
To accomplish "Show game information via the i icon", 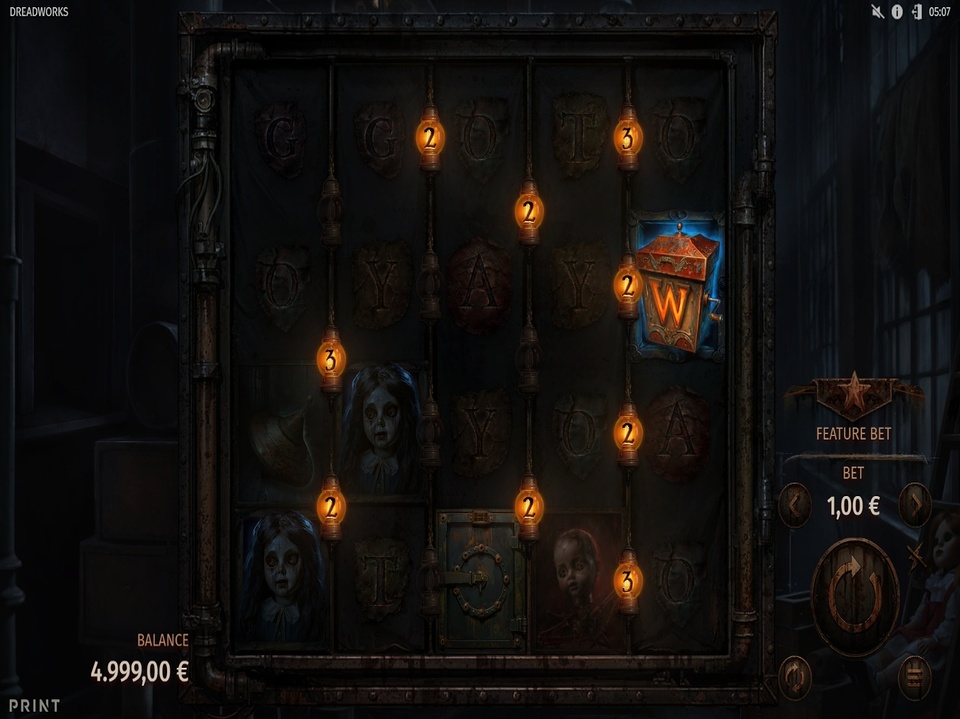I will tap(897, 12).
